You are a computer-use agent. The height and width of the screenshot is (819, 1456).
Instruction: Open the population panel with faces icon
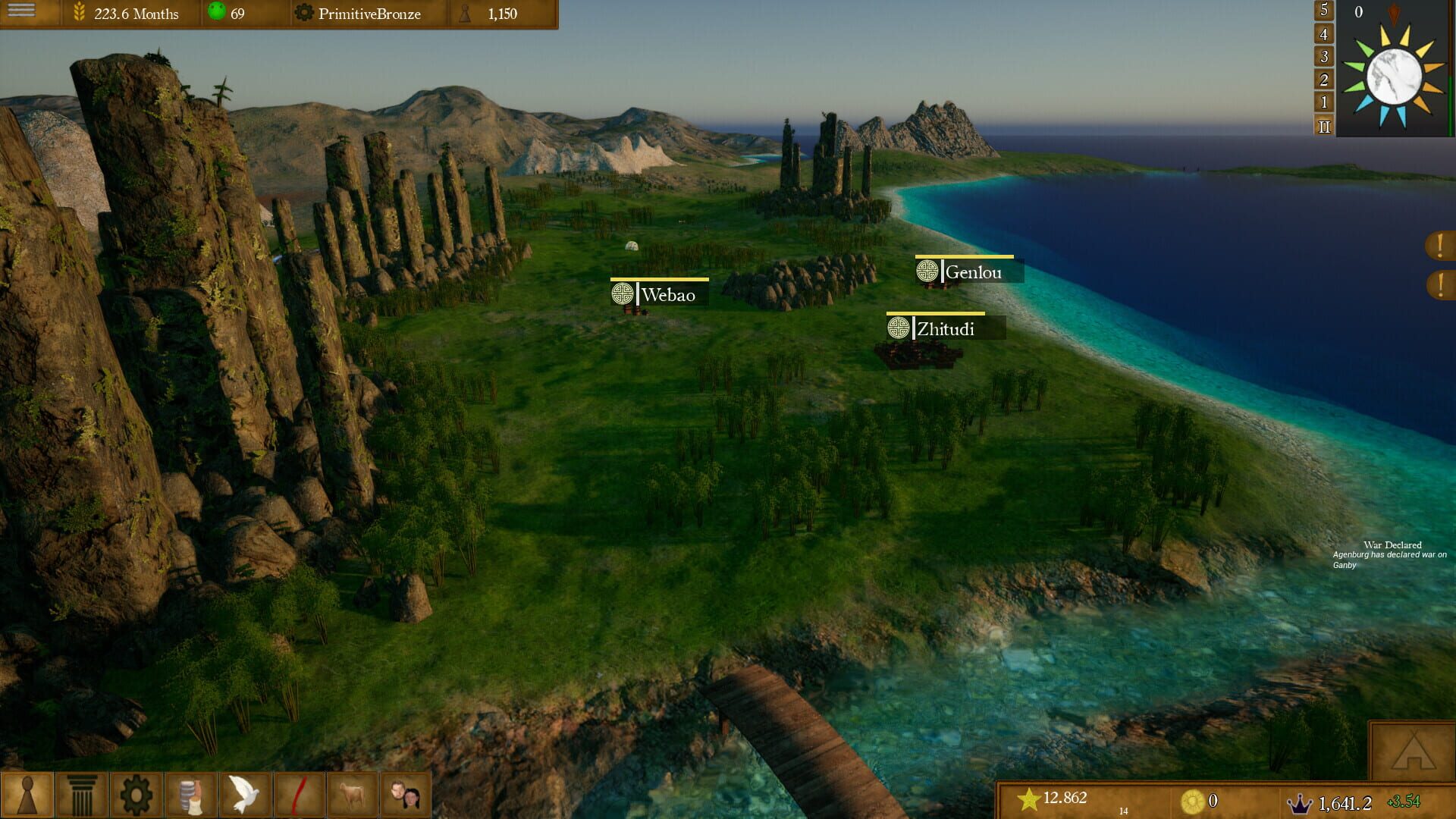click(x=404, y=795)
